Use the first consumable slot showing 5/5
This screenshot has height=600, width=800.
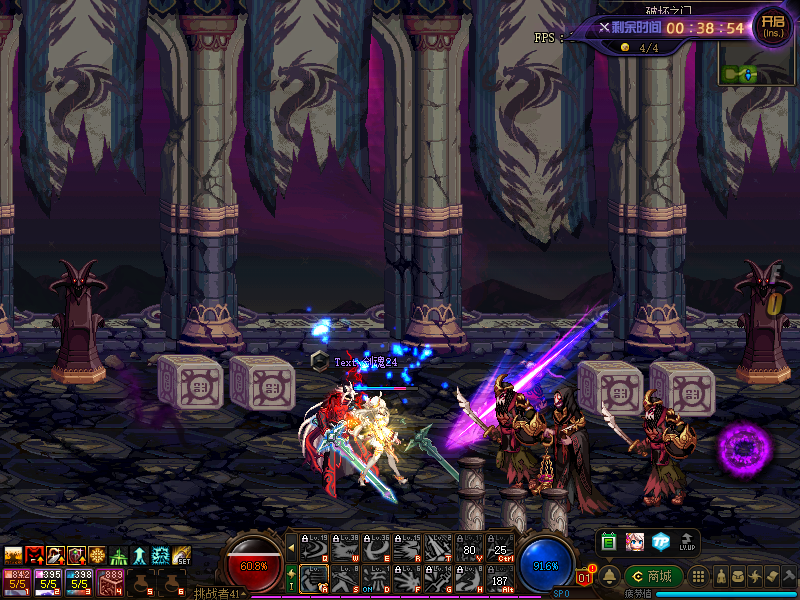17,580
